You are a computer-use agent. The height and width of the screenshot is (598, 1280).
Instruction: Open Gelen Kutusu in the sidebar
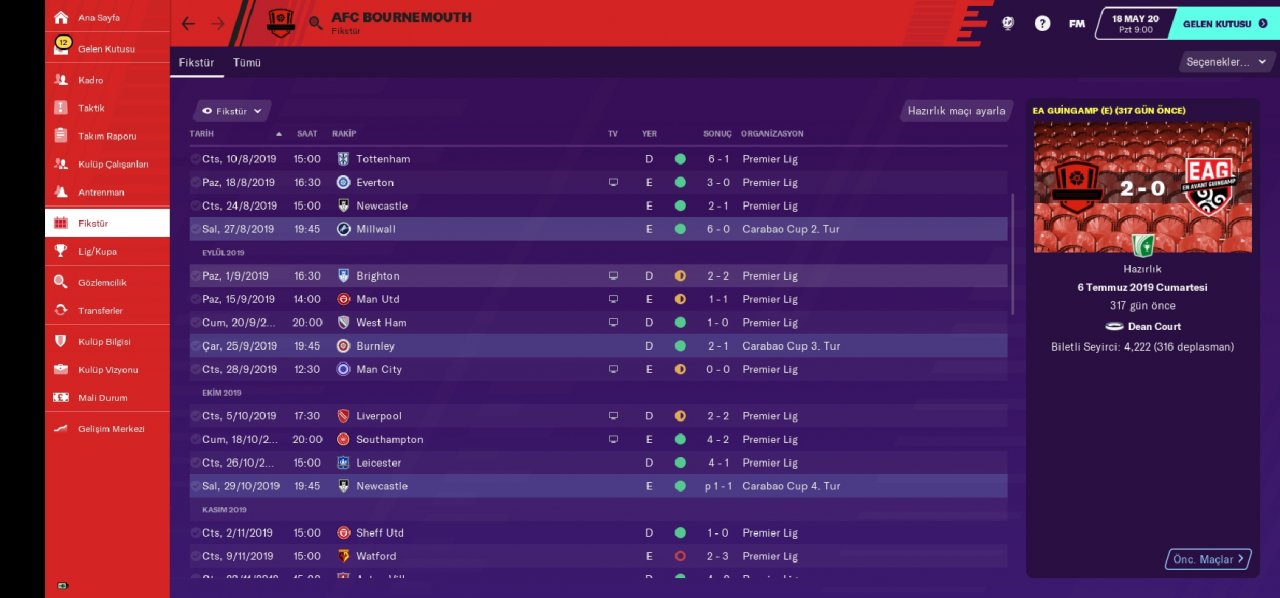tap(105, 48)
